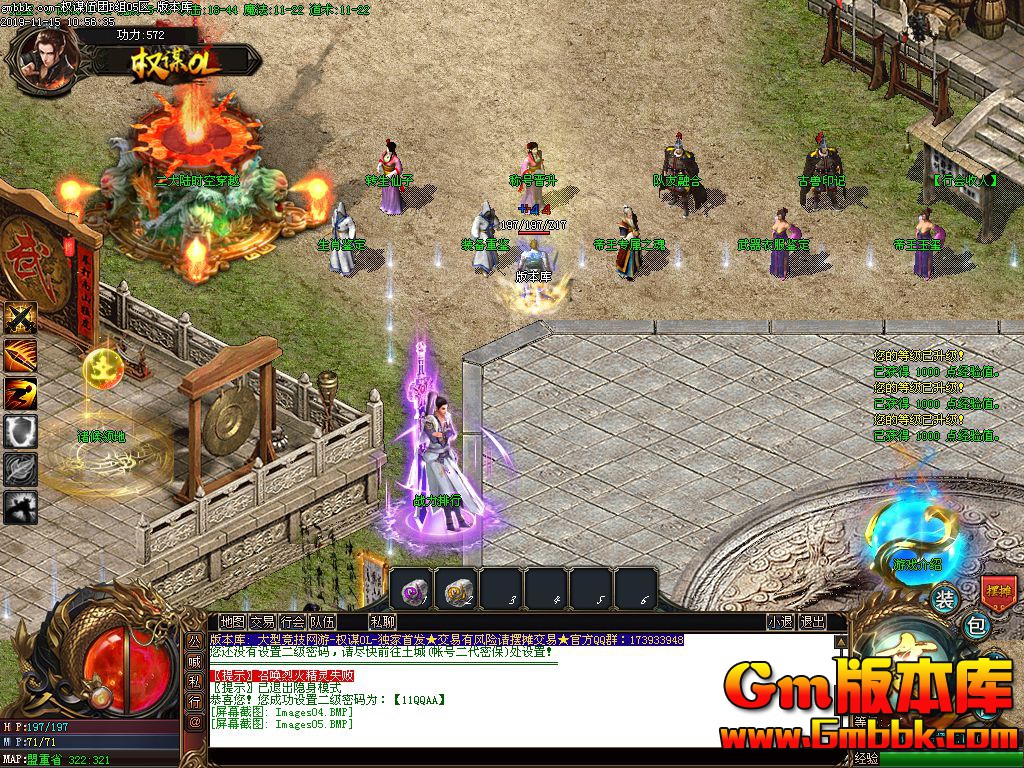Open the 队伍 team panel
Viewport: 1024px width, 768px height.
[x=322, y=621]
